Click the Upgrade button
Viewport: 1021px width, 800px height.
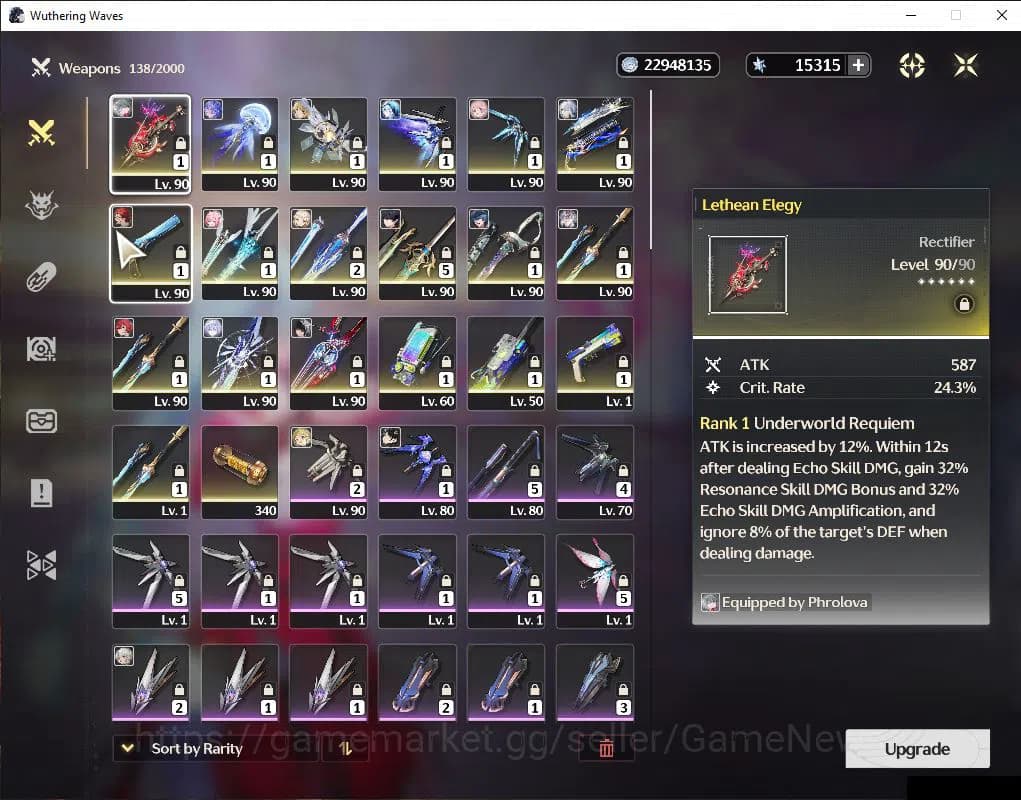pos(917,749)
